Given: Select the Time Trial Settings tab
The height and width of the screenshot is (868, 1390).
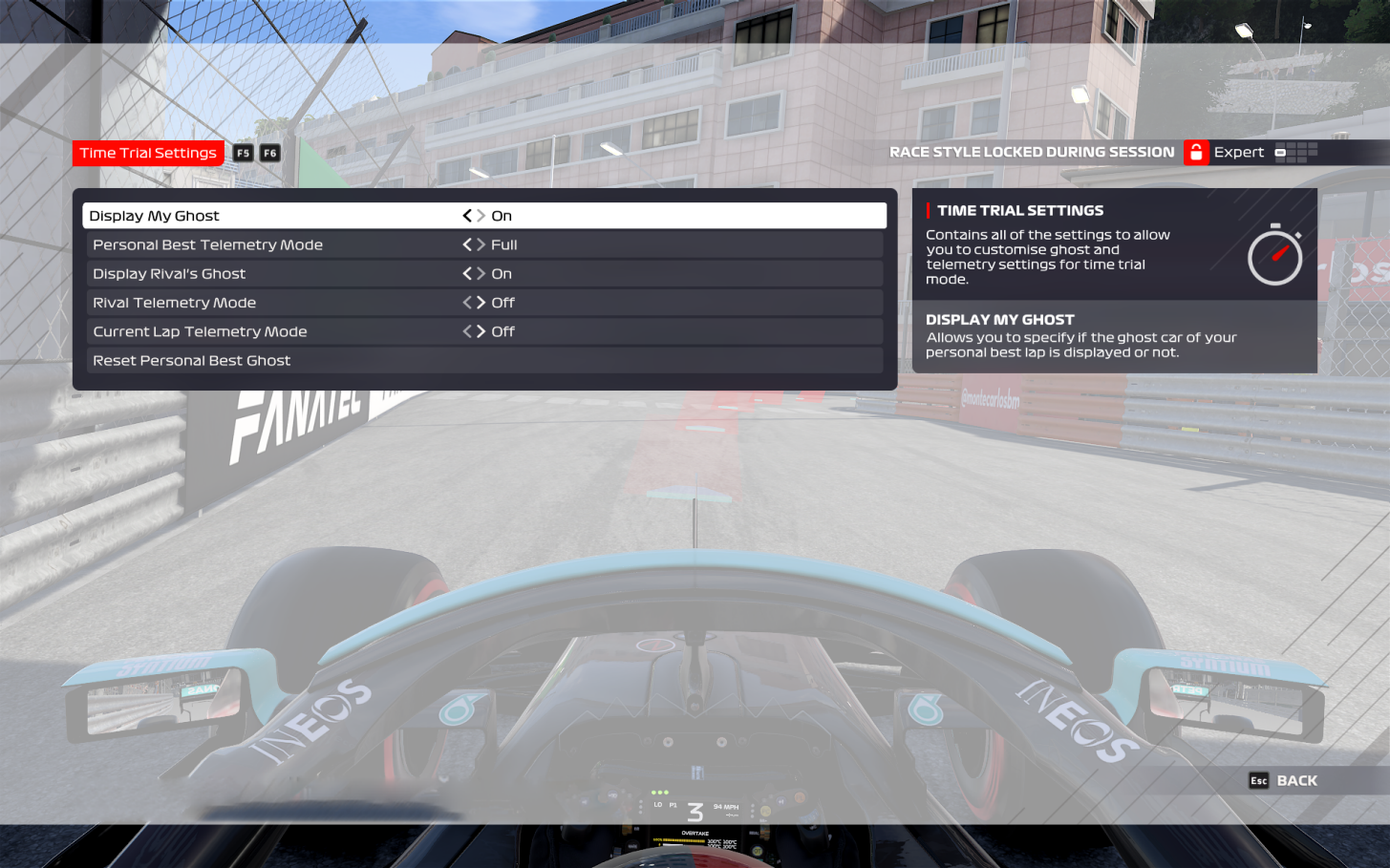Looking at the screenshot, I should tap(148, 153).
